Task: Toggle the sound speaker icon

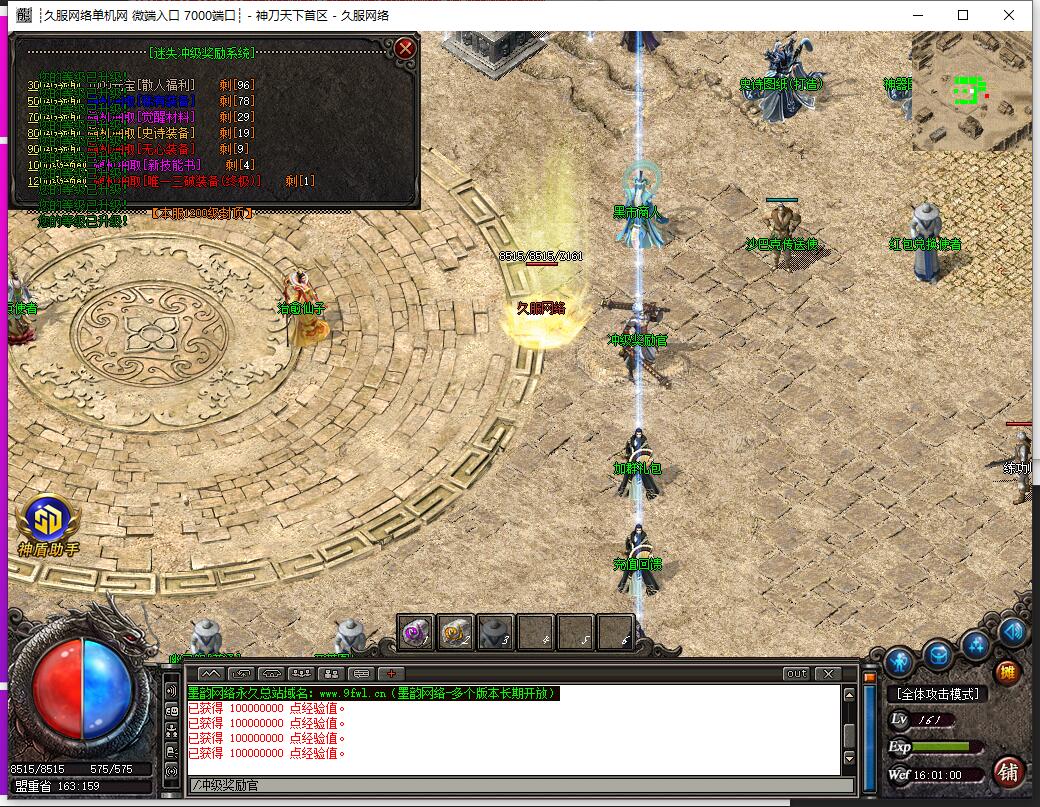Action: (x=1012, y=631)
